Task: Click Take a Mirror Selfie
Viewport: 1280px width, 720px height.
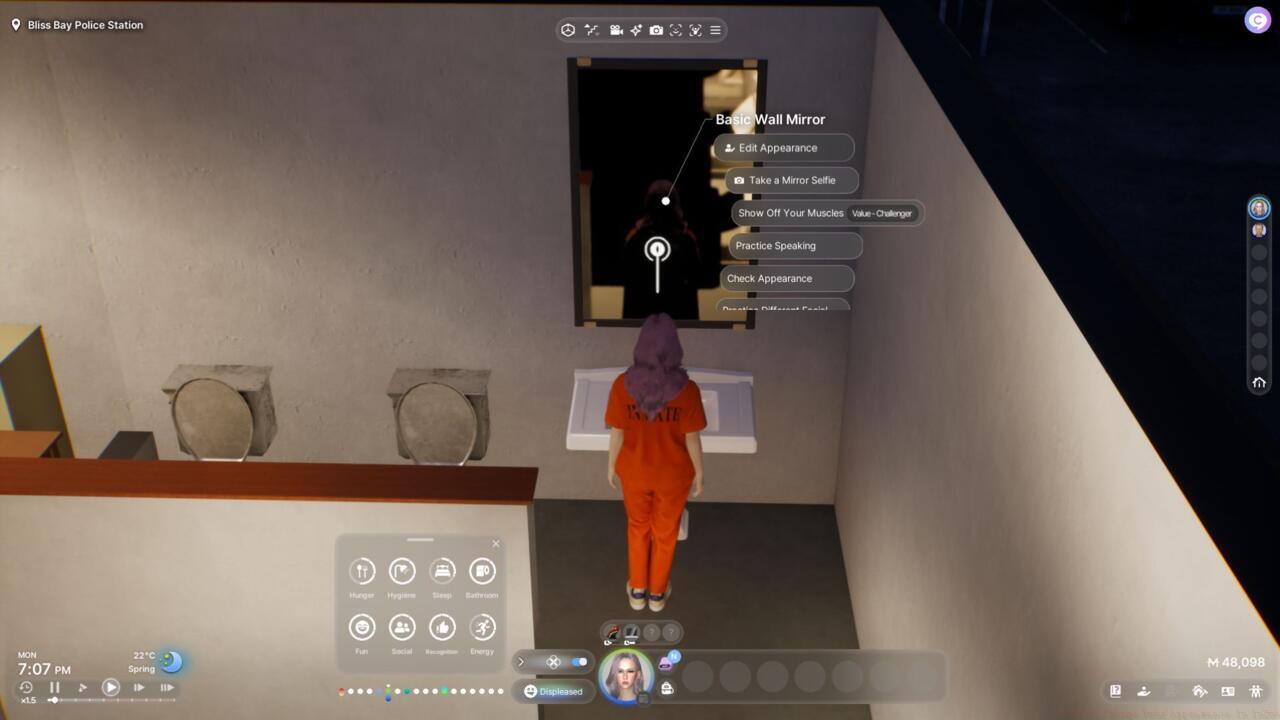Action: pyautogui.click(x=791, y=180)
